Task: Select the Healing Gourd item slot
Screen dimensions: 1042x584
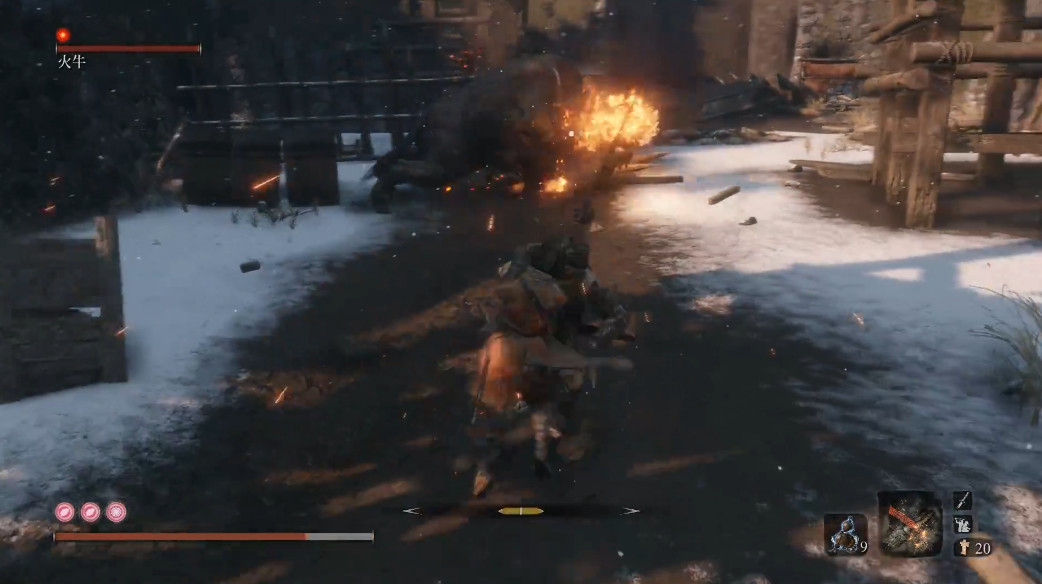Action: [844, 533]
